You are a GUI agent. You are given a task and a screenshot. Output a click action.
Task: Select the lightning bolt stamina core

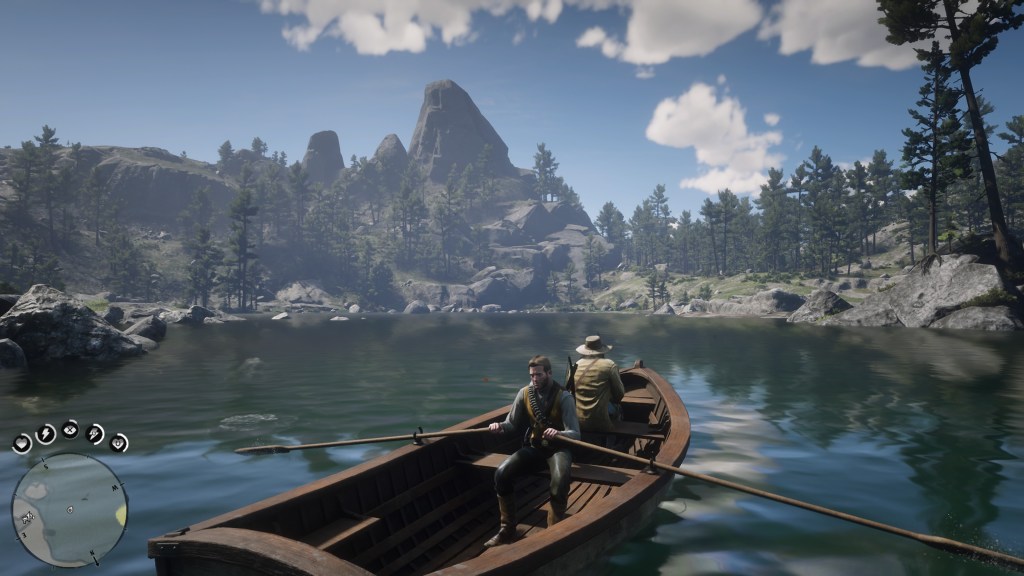46,433
